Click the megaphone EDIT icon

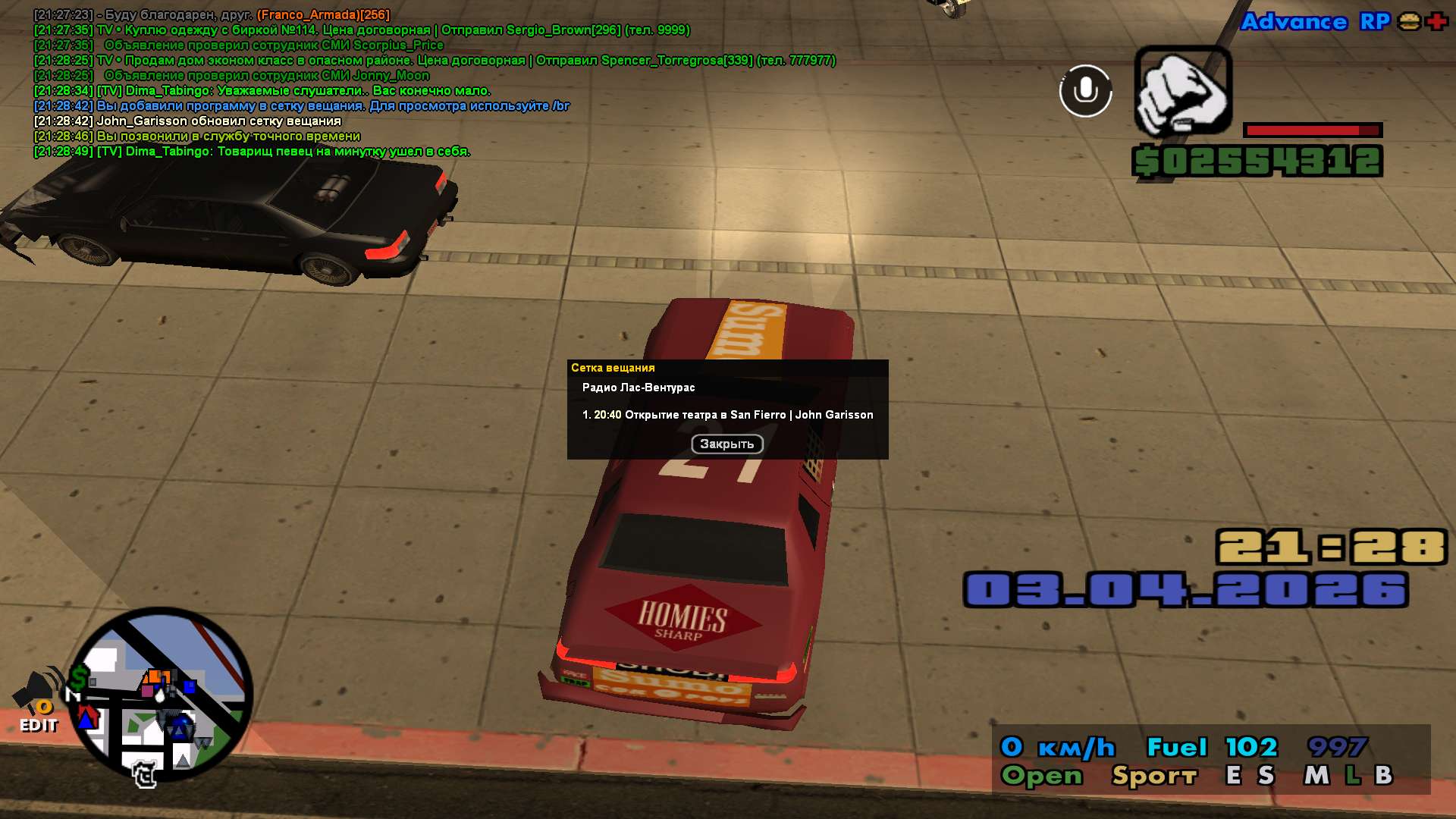(38, 701)
